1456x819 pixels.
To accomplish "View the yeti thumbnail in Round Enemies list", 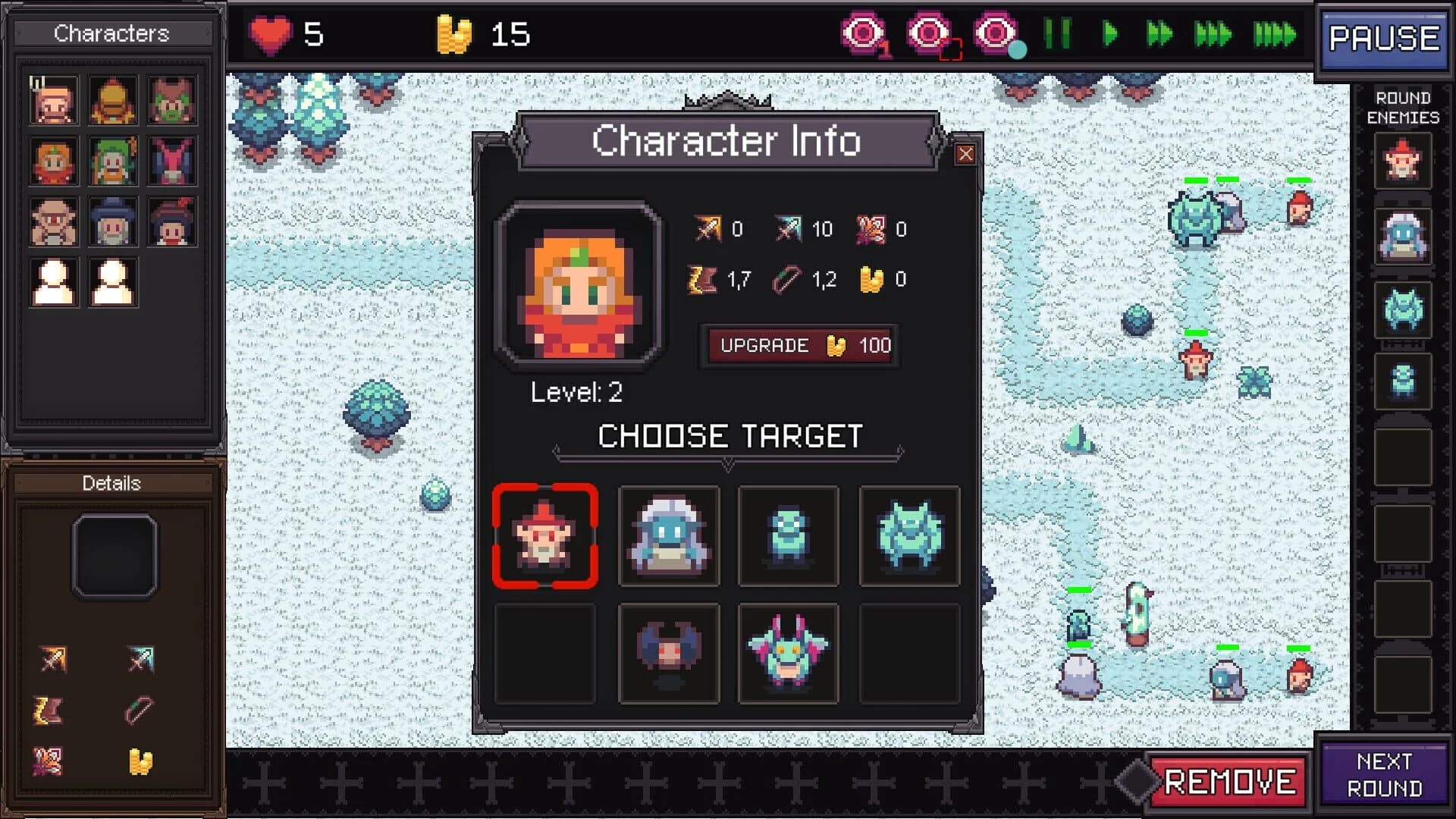I will pyautogui.click(x=1402, y=236).
